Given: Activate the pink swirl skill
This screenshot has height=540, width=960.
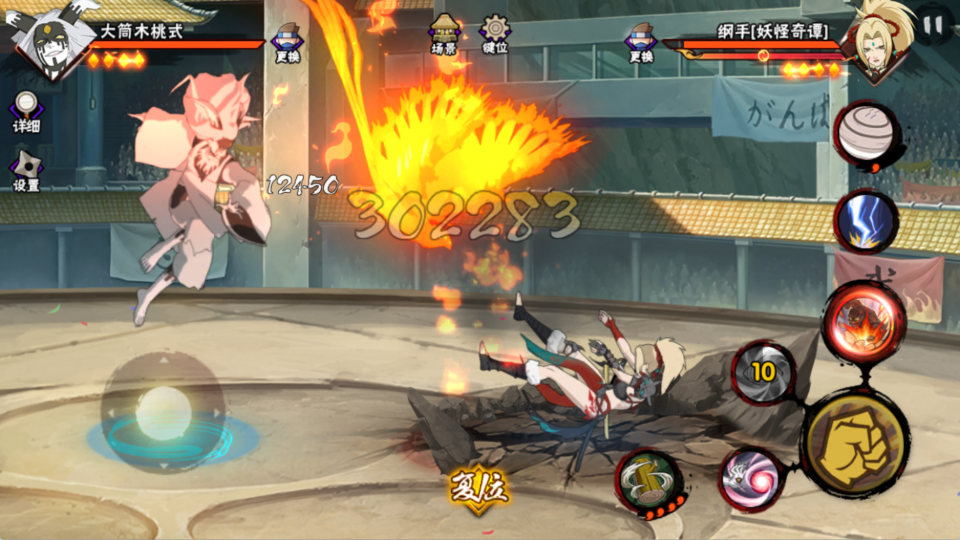Looking at the screenshot, I should [x=752, y=477].
